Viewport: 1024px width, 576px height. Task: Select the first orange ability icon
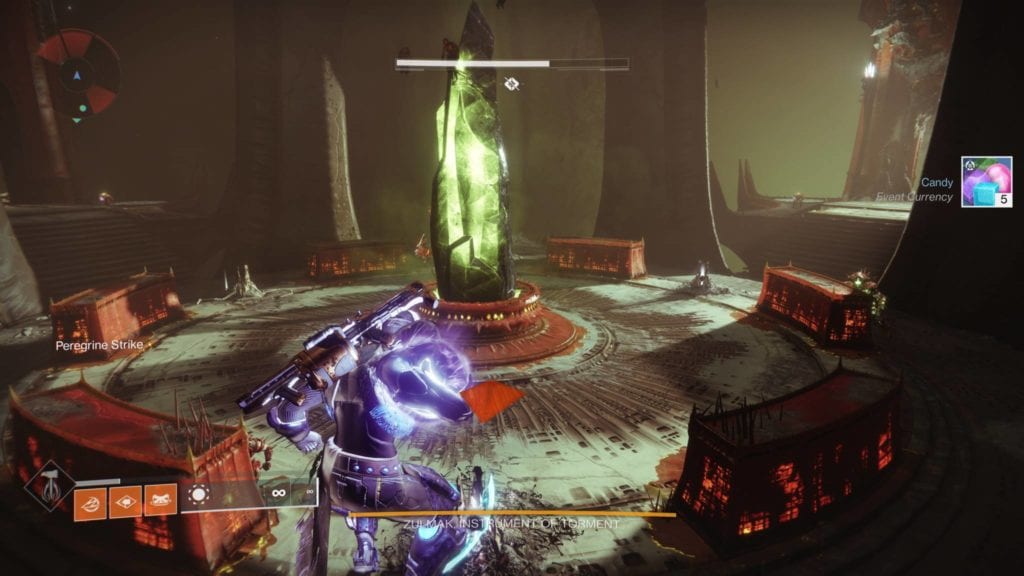tap(90, 500)
